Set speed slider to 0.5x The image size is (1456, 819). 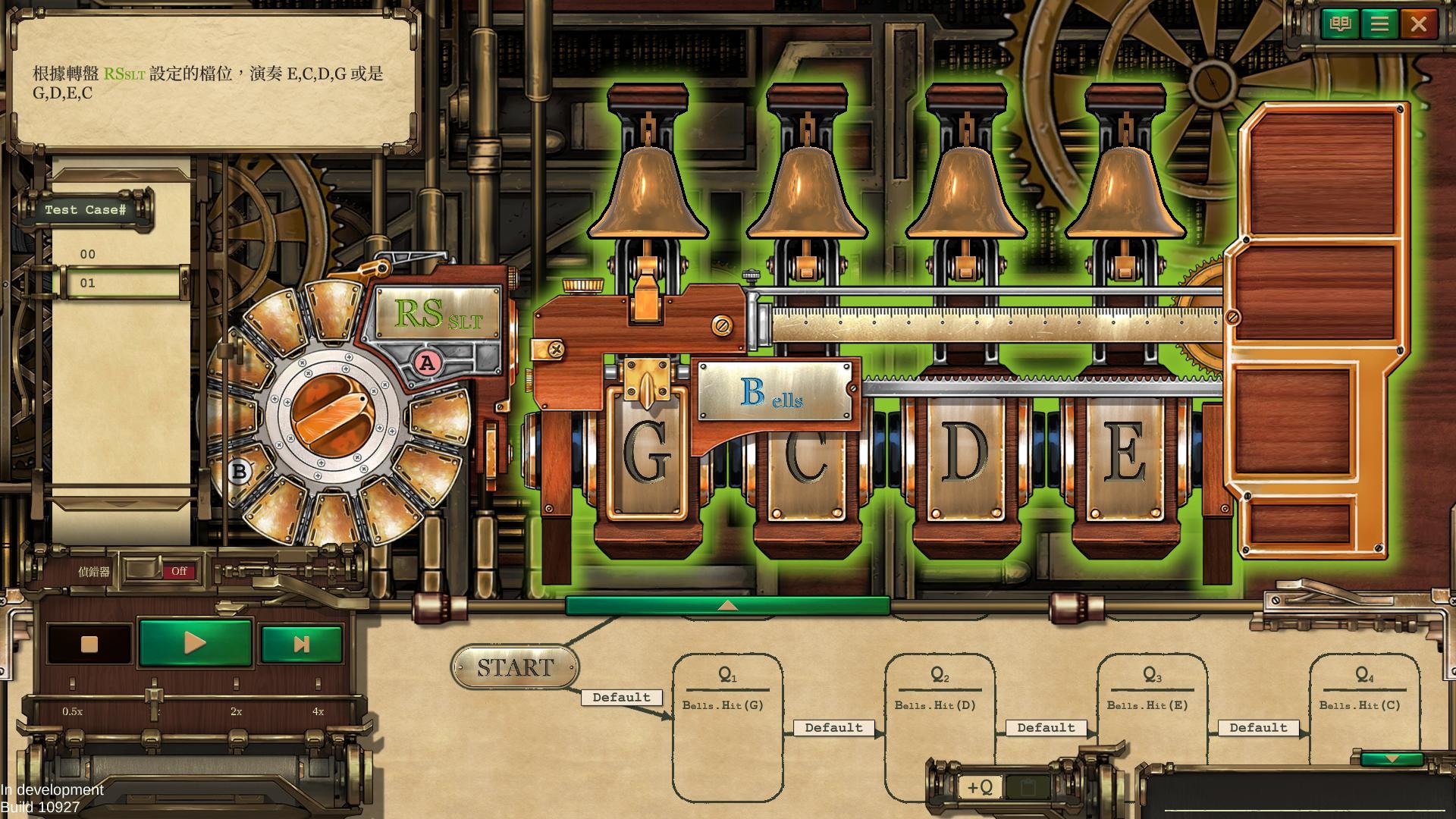click(x=73, y=686)
